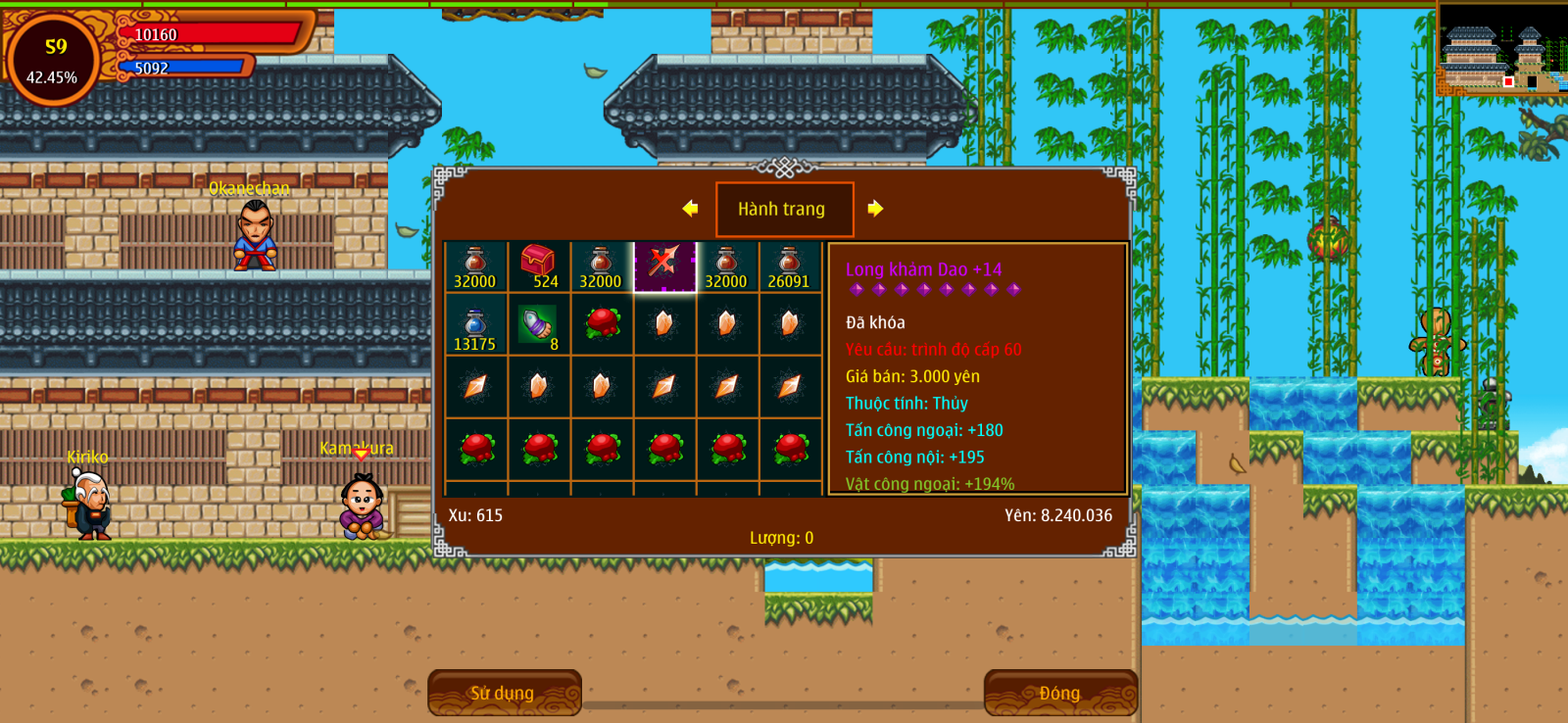Click the level 59 character portrait
Image resolution: width=1568 pixels, height=723 pixels.
[53, 60]
